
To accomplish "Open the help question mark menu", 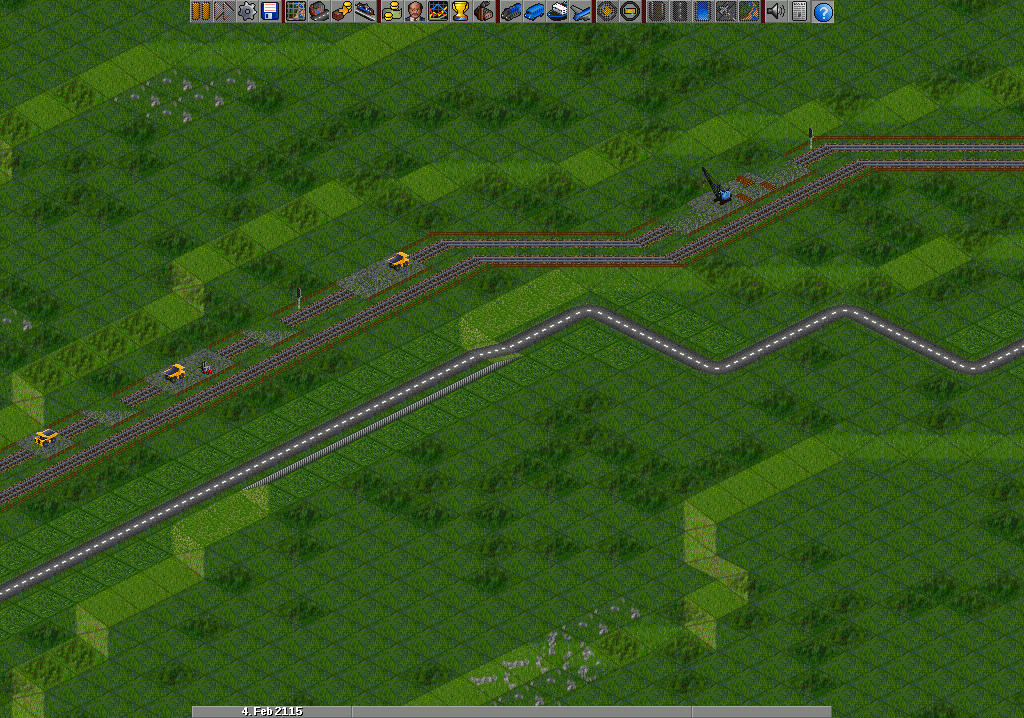I will tap(822, 12).
